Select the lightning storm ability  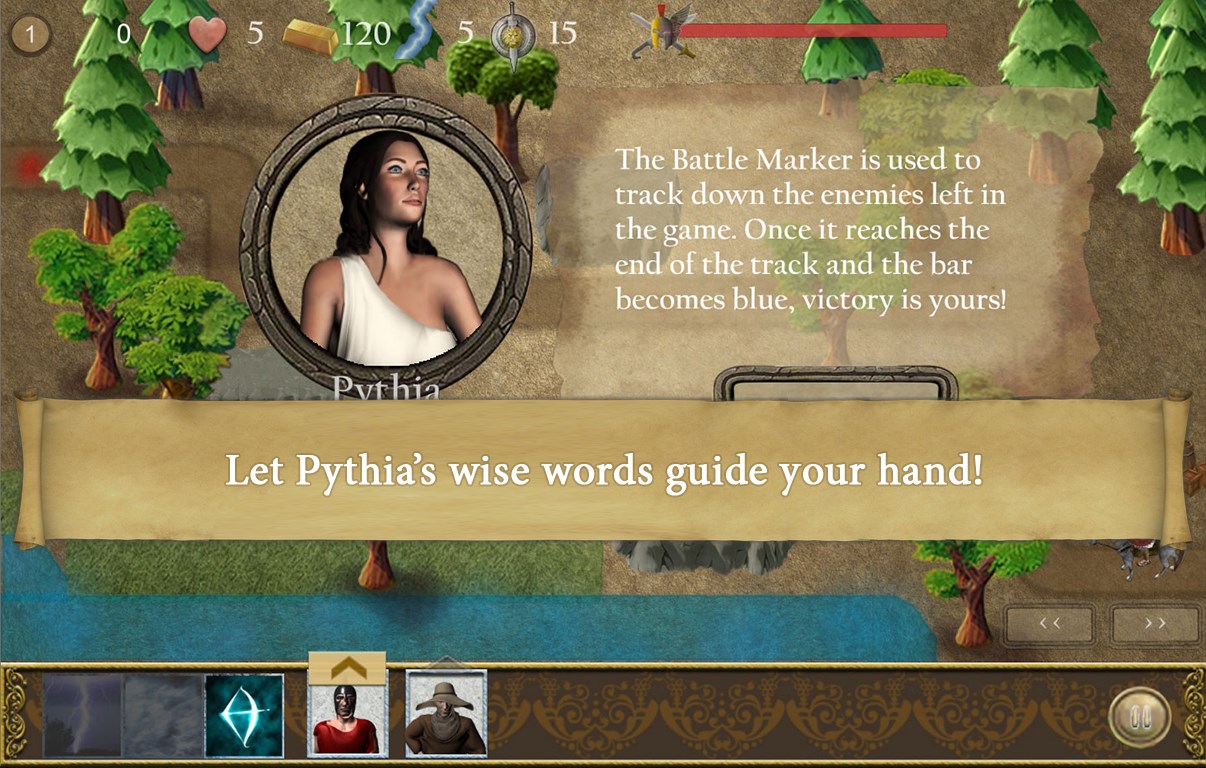(x=83, y=716)
